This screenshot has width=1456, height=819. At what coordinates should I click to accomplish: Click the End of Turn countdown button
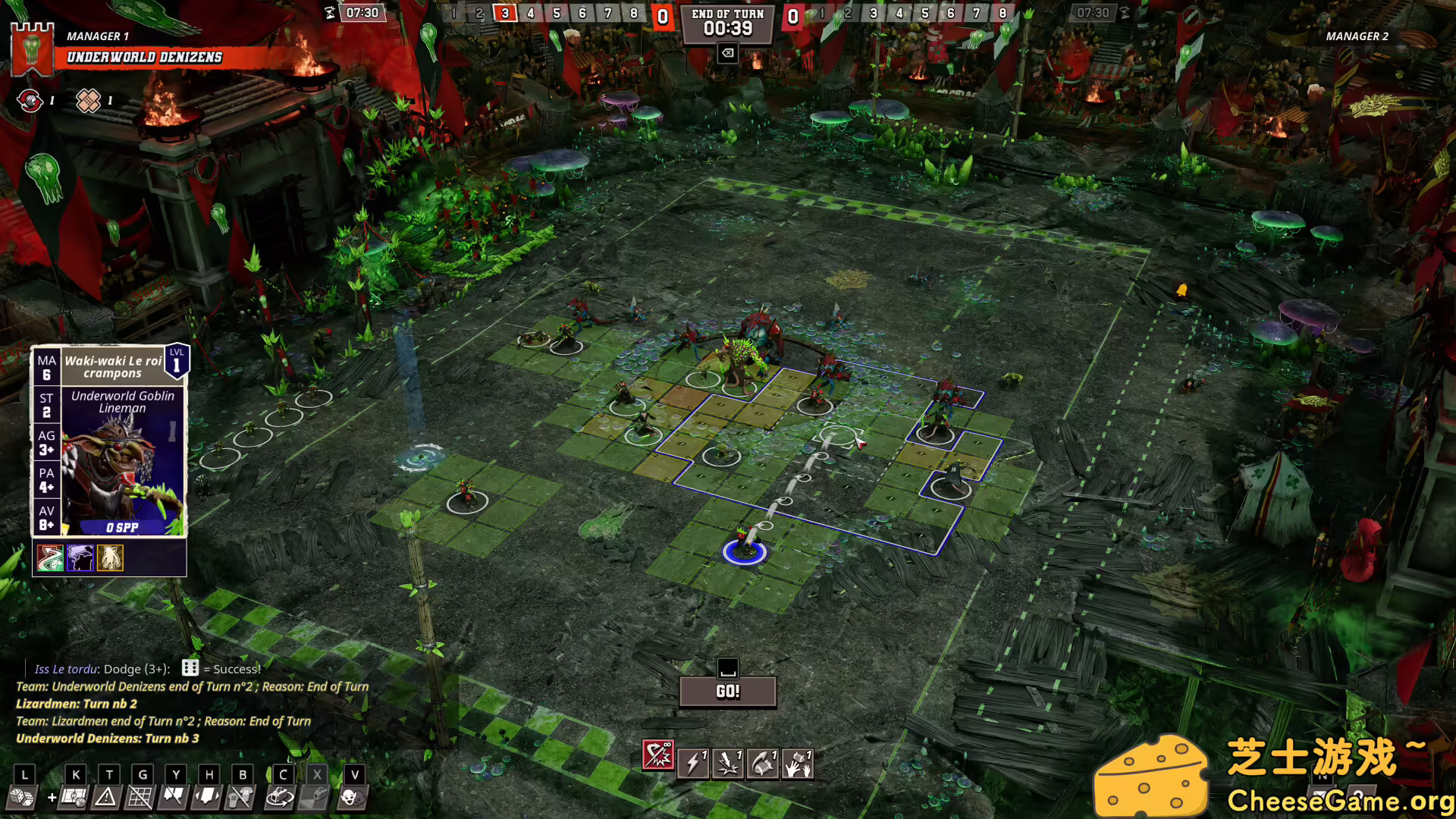click(x=727, y=24)
